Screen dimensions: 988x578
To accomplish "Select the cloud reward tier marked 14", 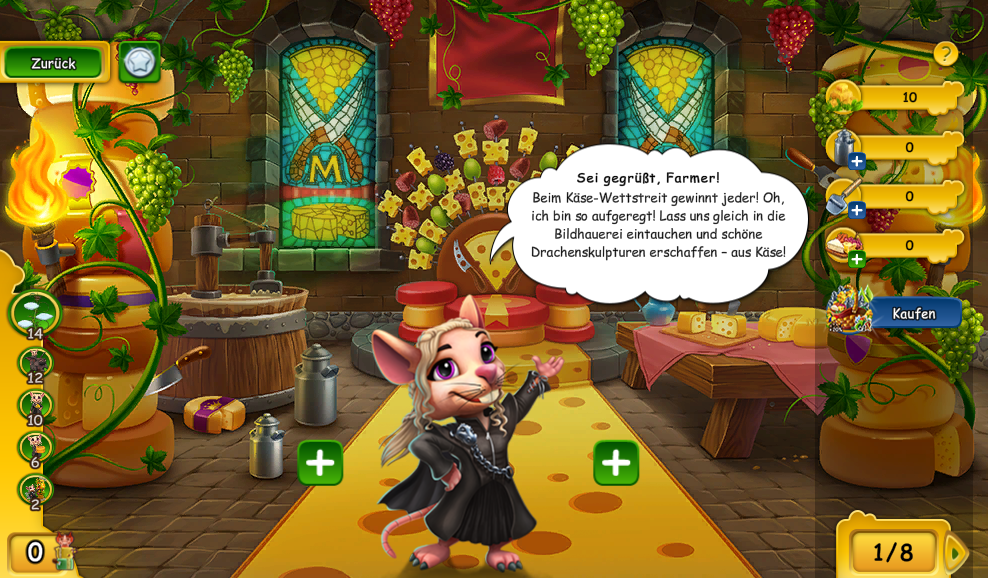I will pos(34,312).
